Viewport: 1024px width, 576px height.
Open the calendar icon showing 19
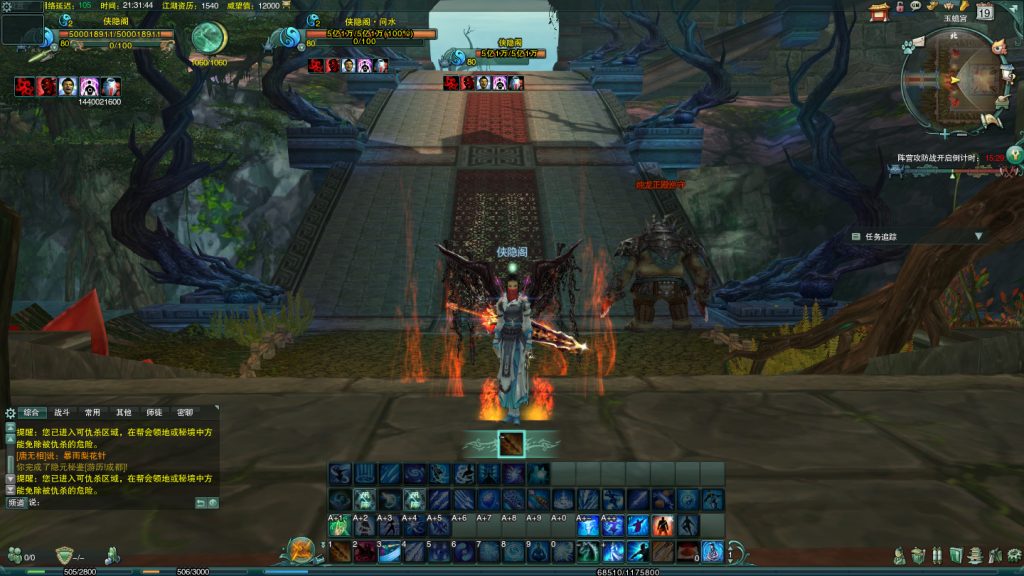pos(984,13)
